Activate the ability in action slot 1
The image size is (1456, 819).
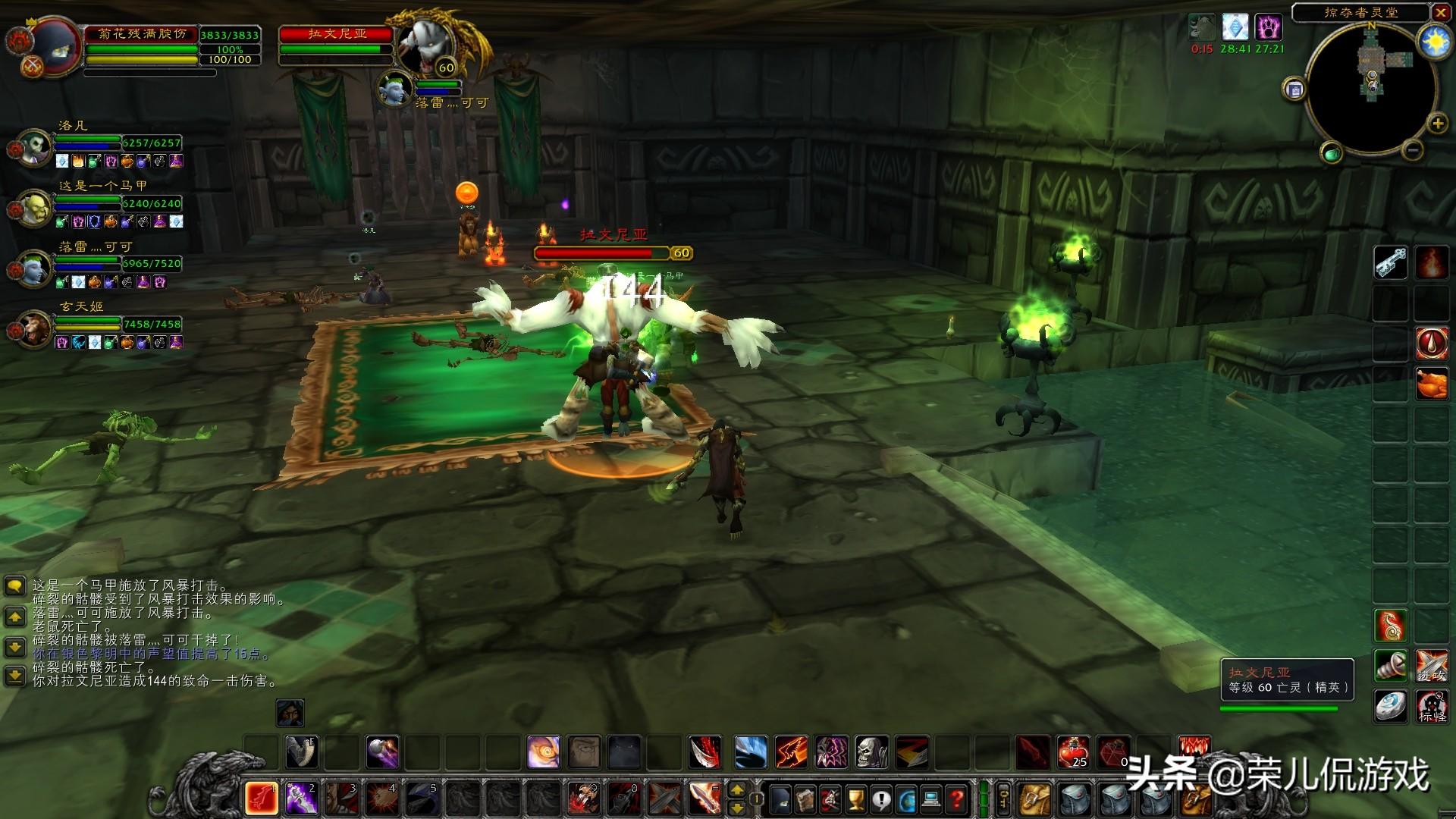(x=261, y=798)
